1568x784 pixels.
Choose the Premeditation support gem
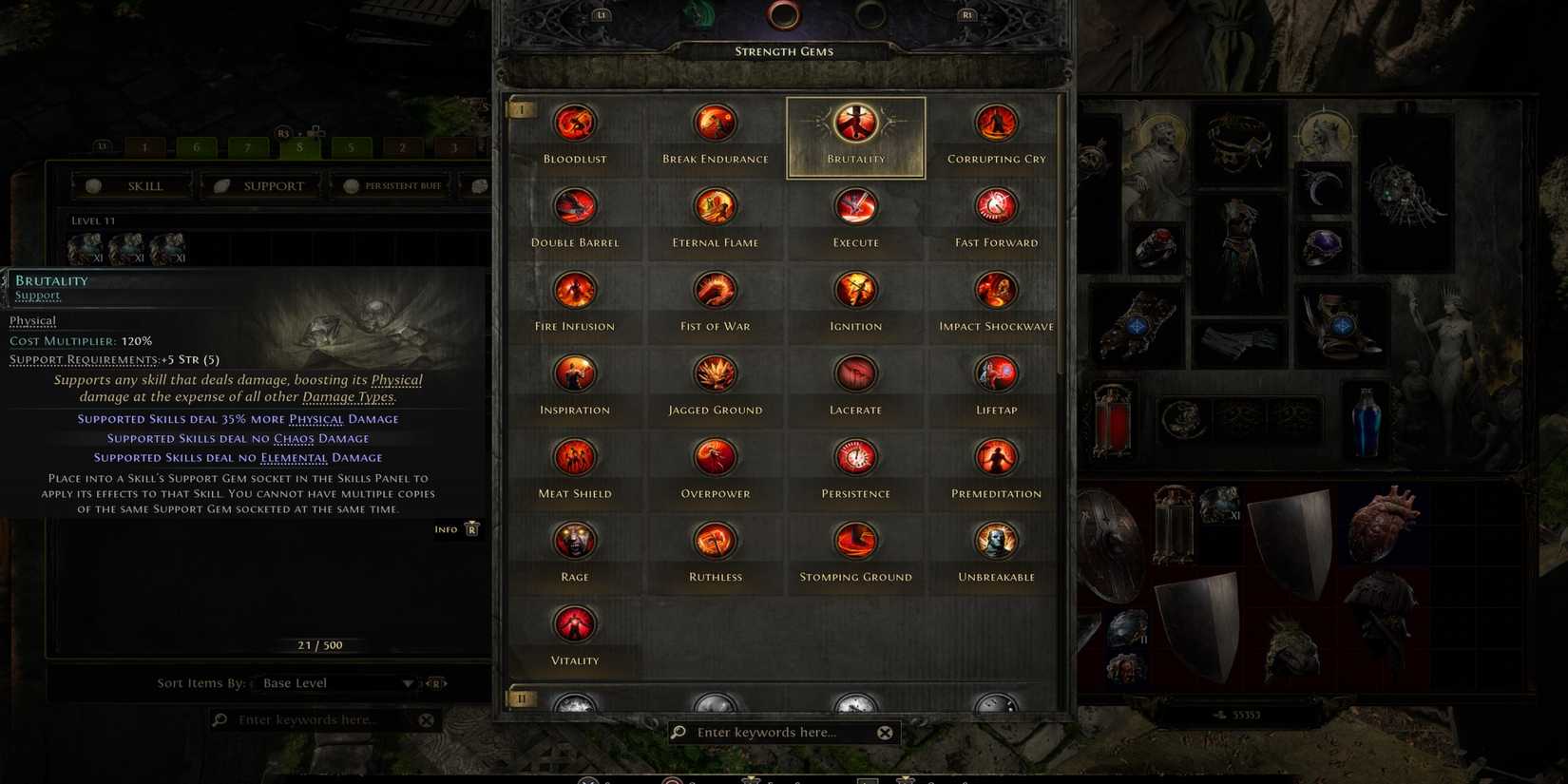pos(995,456)
